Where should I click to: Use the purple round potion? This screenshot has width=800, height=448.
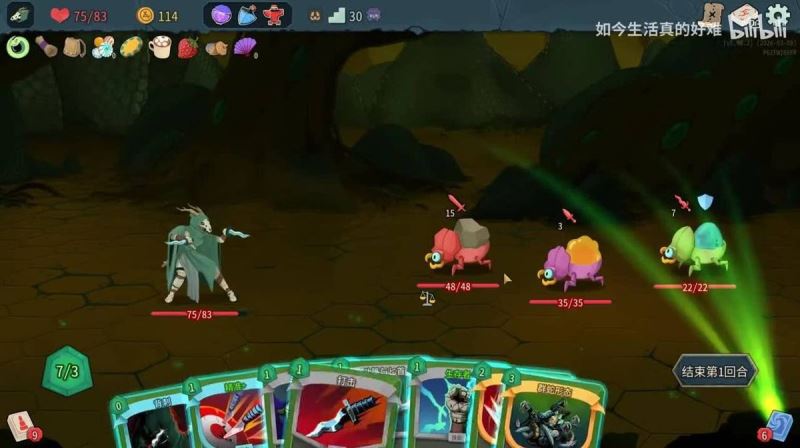pos(221,15)
